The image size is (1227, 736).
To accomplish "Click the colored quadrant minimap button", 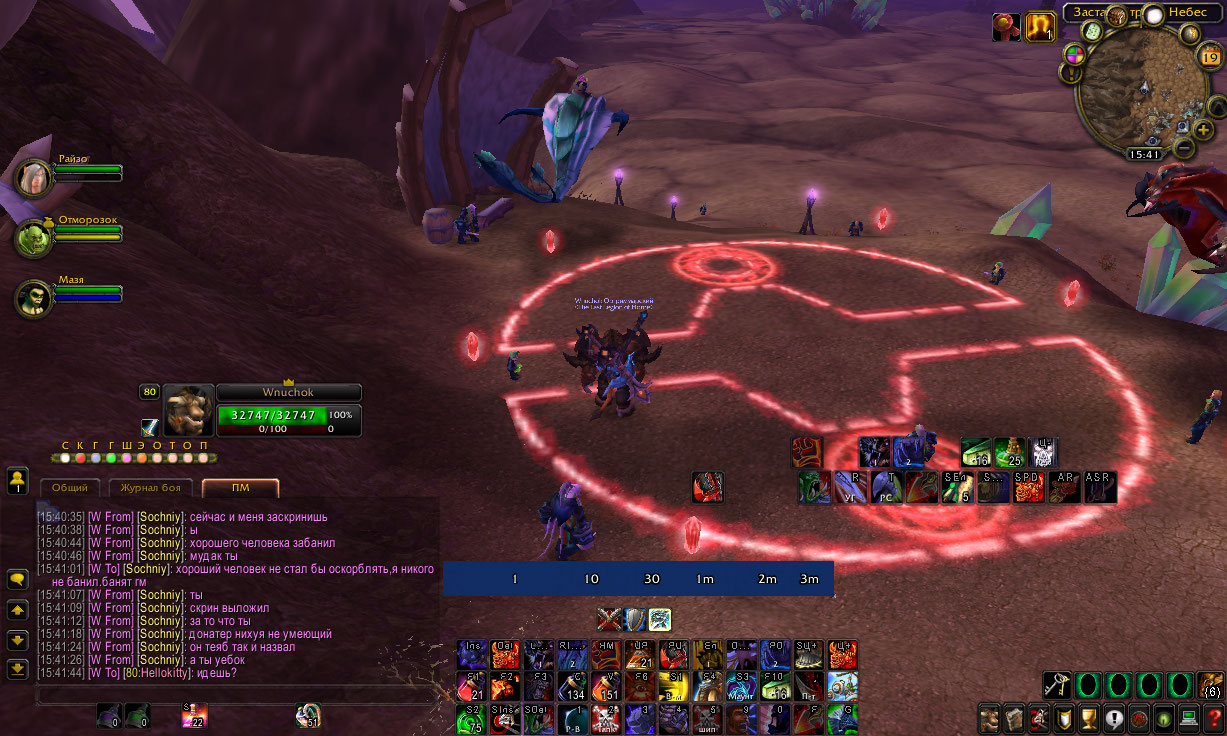I will [x=1072, y=54].
